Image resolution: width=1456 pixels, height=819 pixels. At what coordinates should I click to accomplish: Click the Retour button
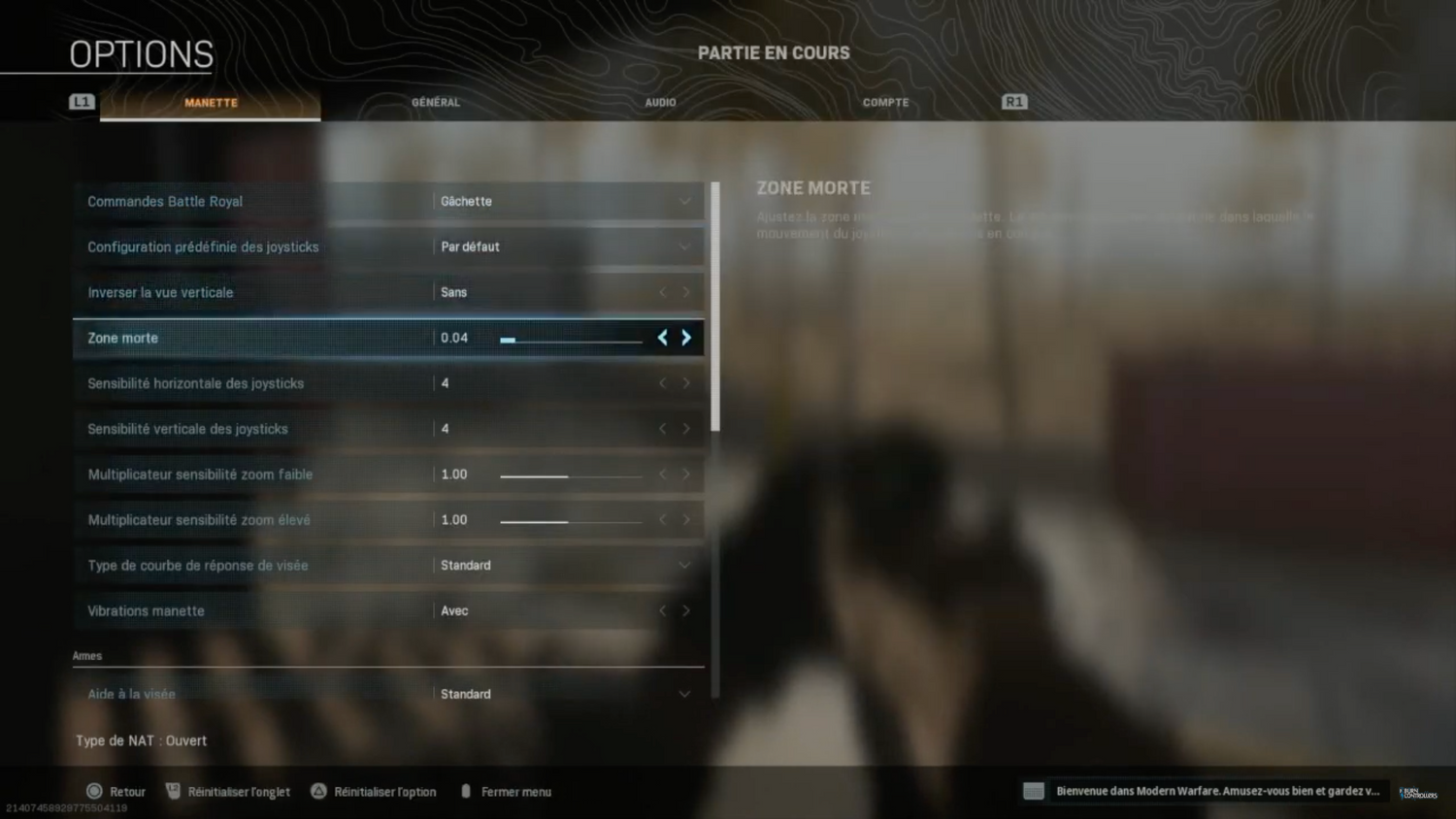pyautogui.click(x=116, y=792)
